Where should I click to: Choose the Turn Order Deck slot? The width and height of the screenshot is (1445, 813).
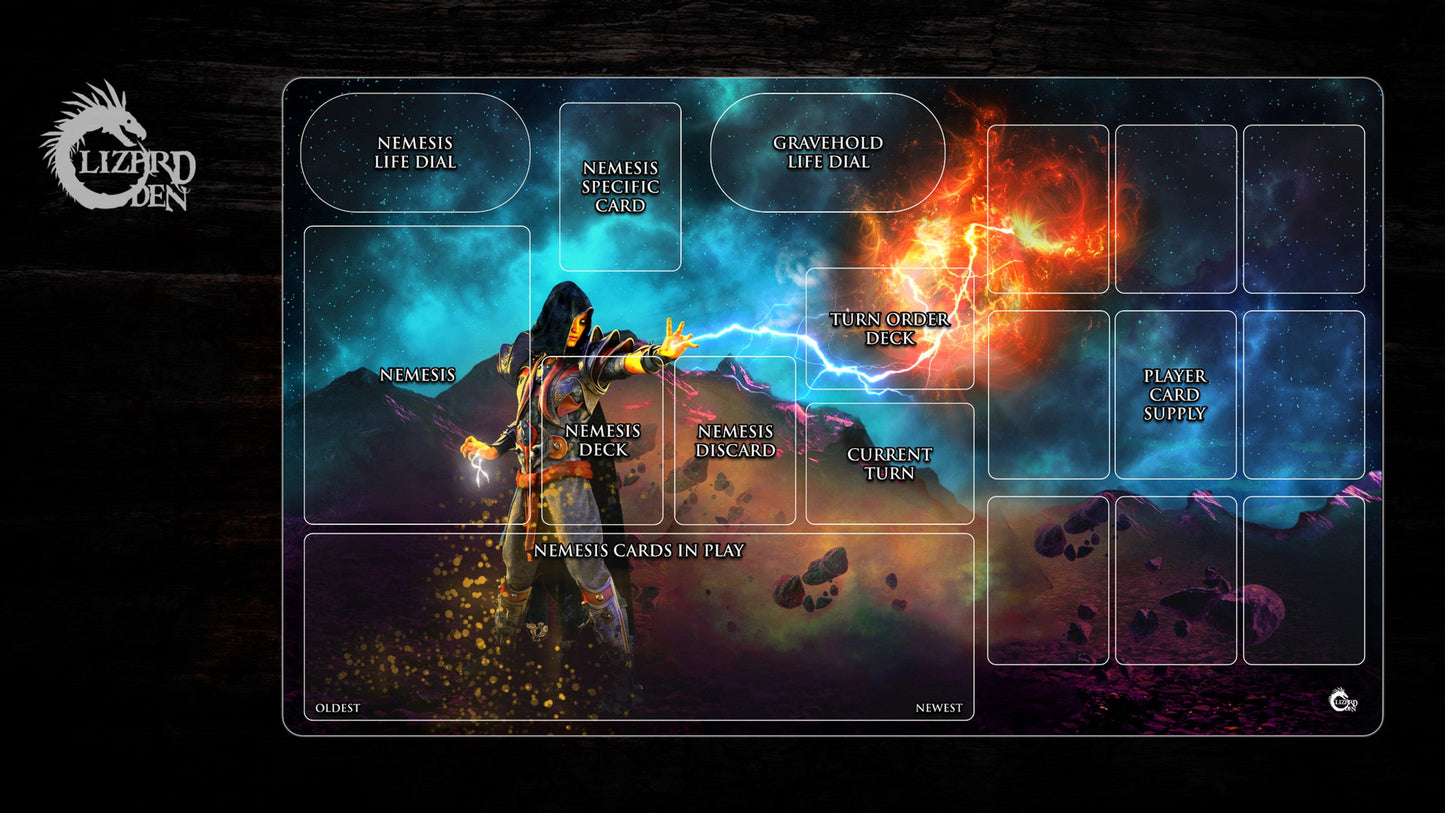click(x=890, y=328)
